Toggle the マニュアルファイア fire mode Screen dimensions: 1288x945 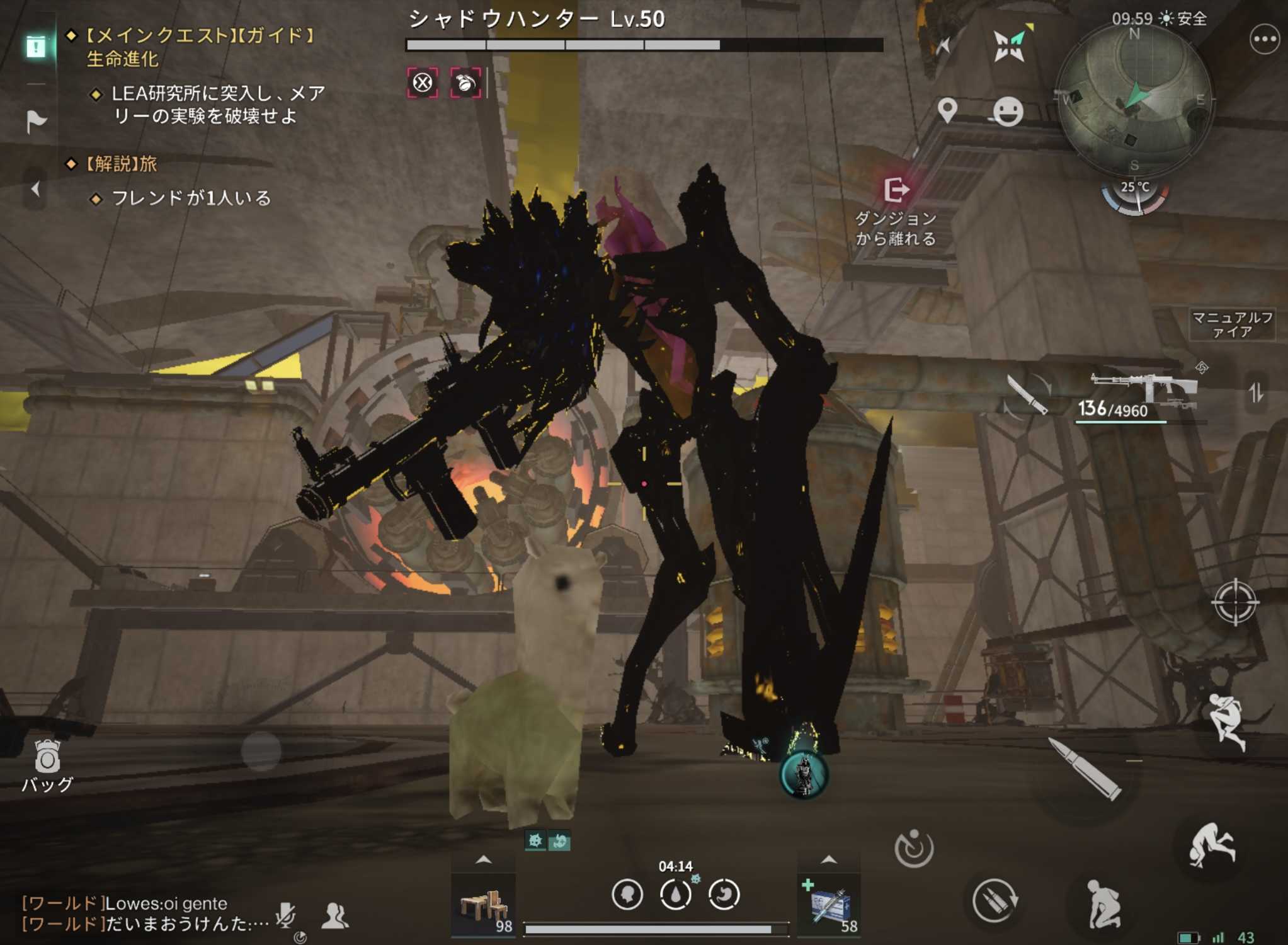(x=1232, y=324)
